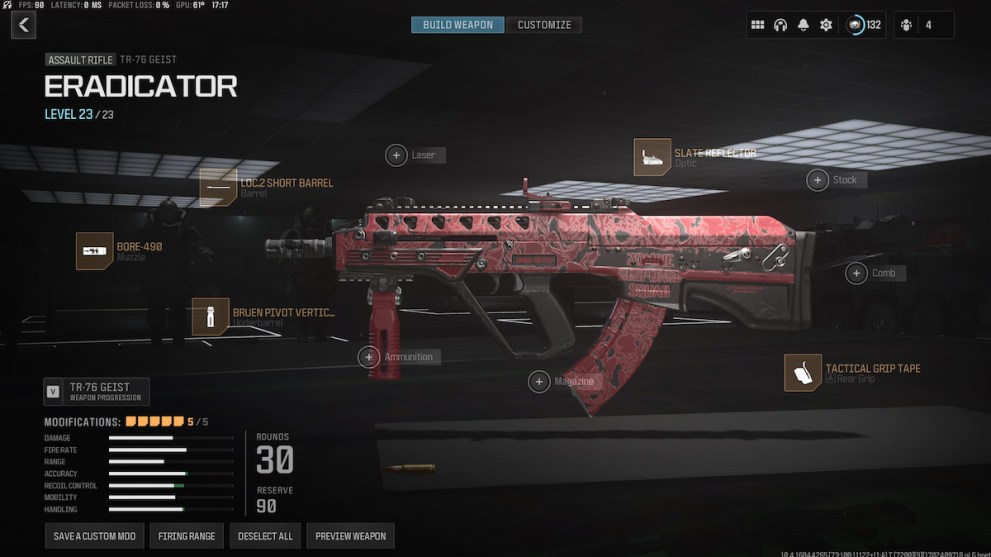The width and height of the screenshot is (991, 557).
Task: Add a Comb attachment
Action: pyautogui.click(x=856, y=273)
